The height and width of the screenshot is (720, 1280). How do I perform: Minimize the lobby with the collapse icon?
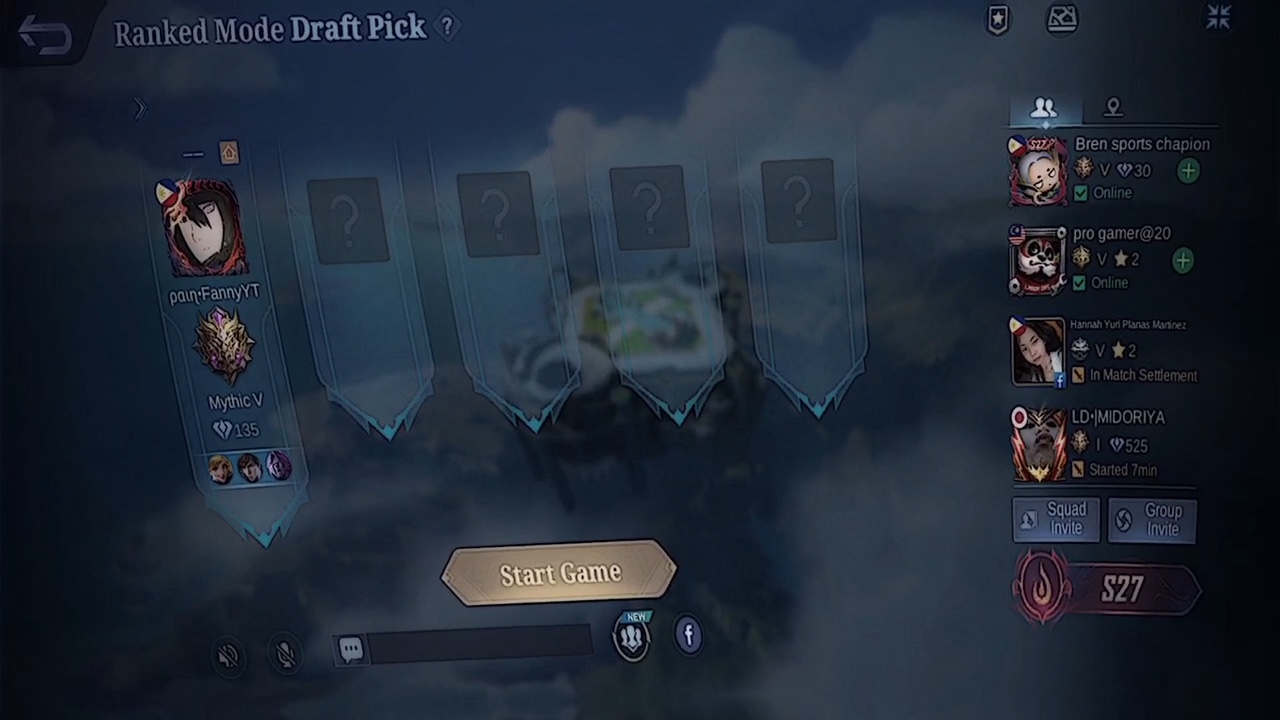coord(1218,17)
